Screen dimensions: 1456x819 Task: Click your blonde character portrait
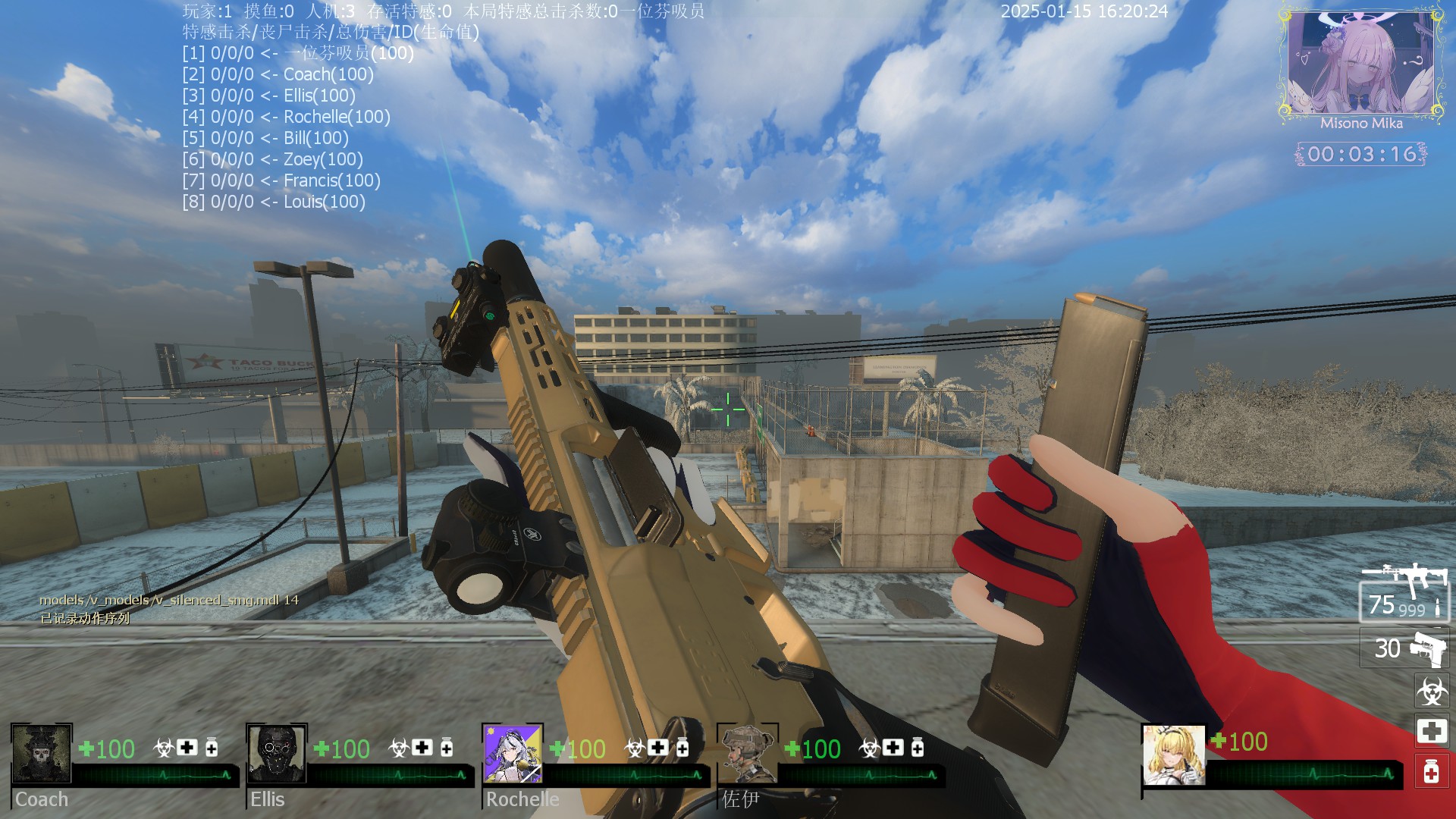point(1173,755)
